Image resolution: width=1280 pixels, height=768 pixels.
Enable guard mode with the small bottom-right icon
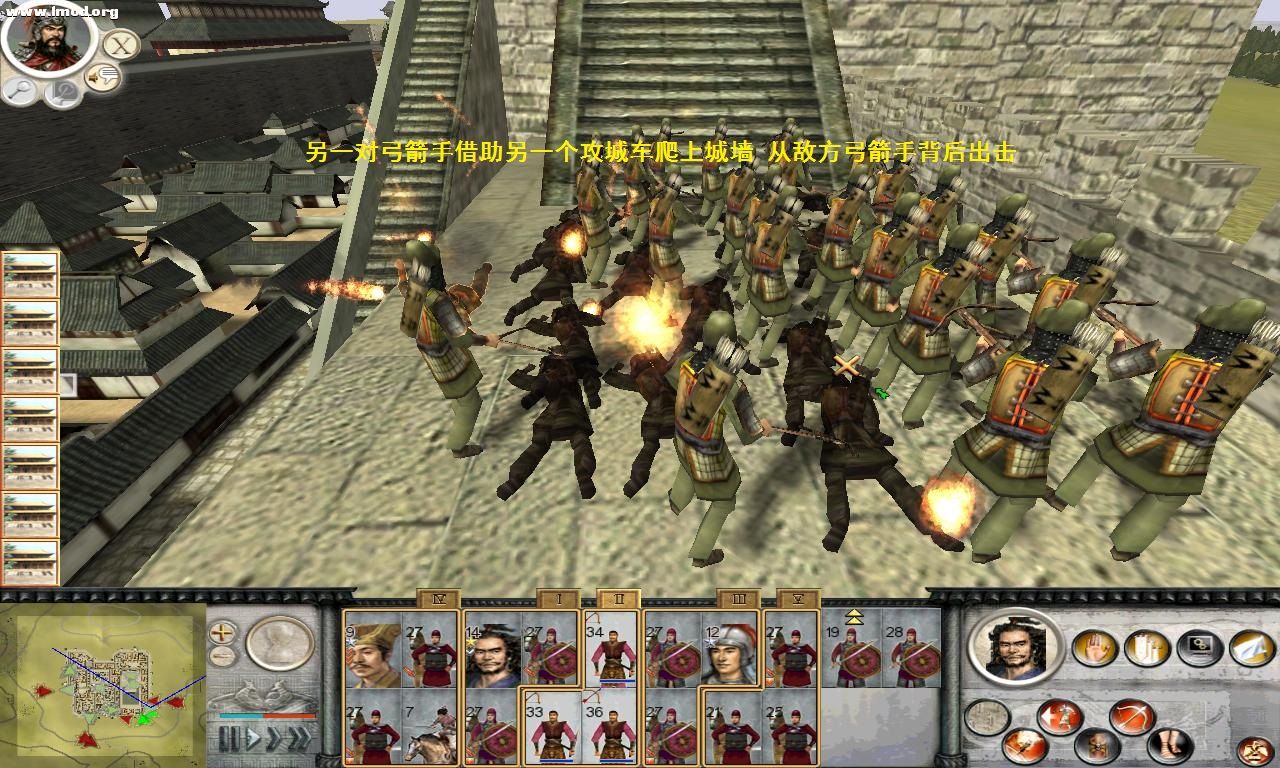pos(1255,751)
